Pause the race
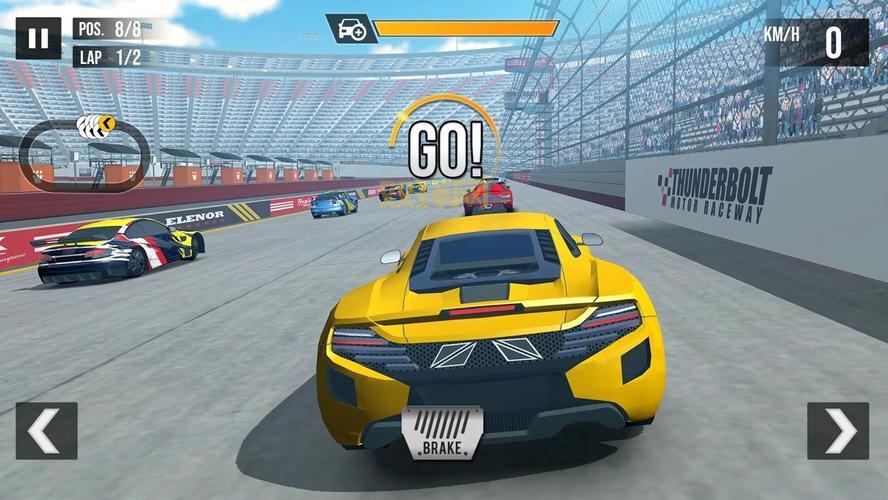This screenshot has width=888, height=500. (x=38, y=39)
